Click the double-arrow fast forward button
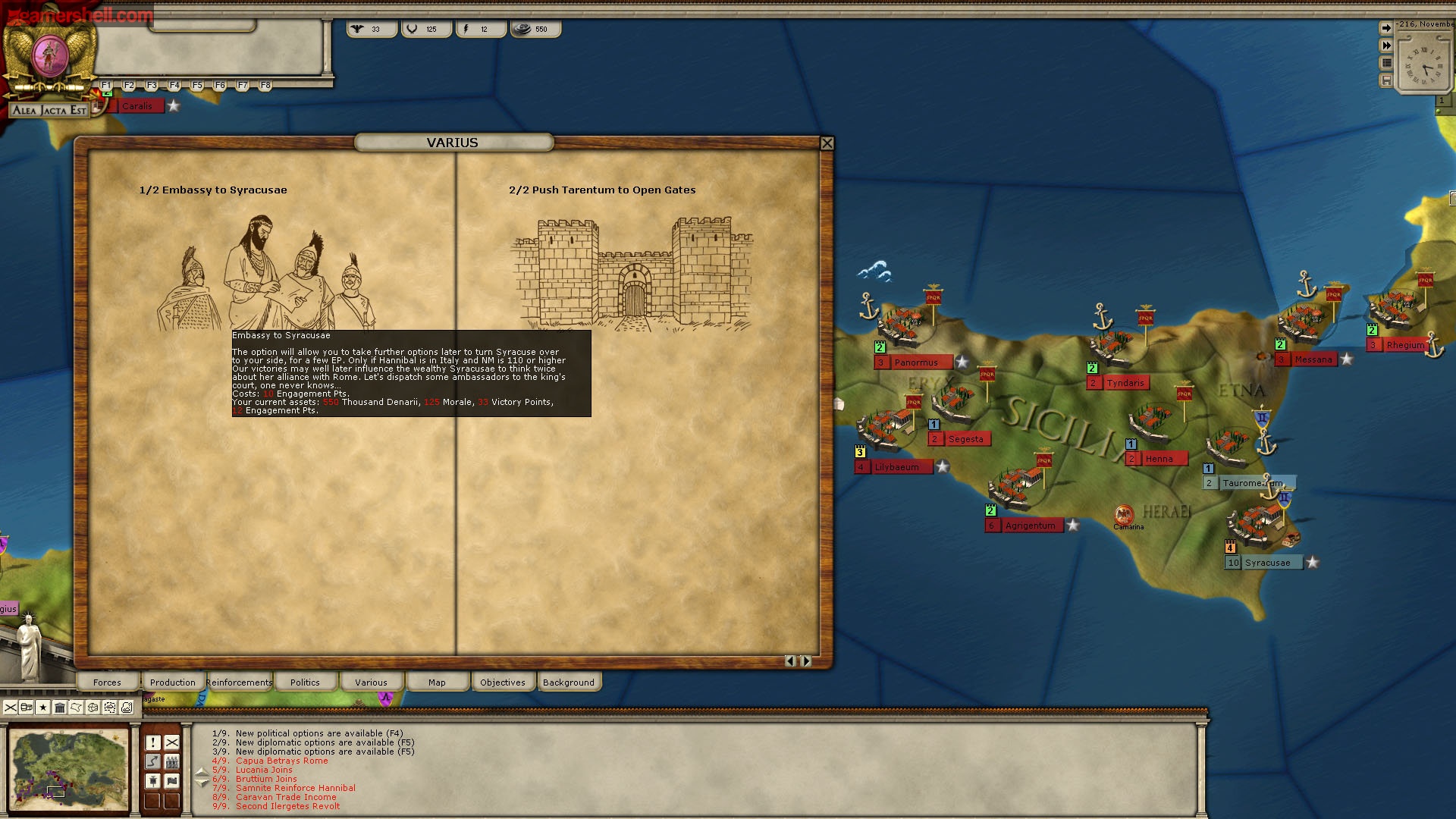 tap(1386, 45)
